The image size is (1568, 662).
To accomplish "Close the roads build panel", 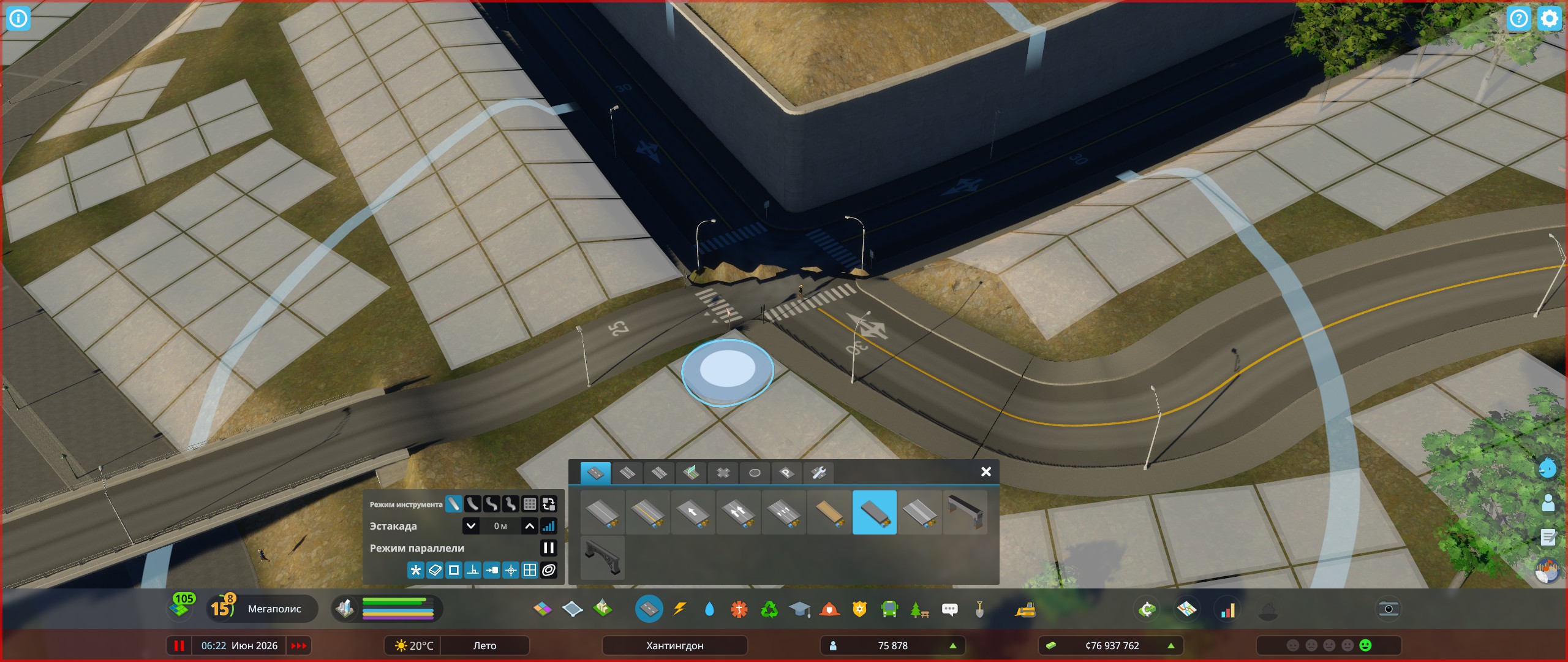I will click(985, 472).
